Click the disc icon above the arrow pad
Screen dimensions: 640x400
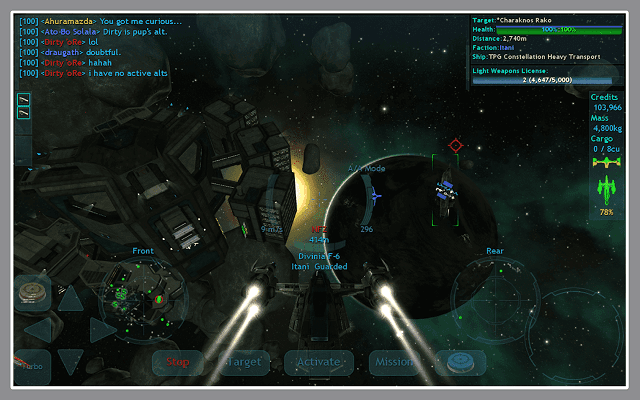(33, 291)
